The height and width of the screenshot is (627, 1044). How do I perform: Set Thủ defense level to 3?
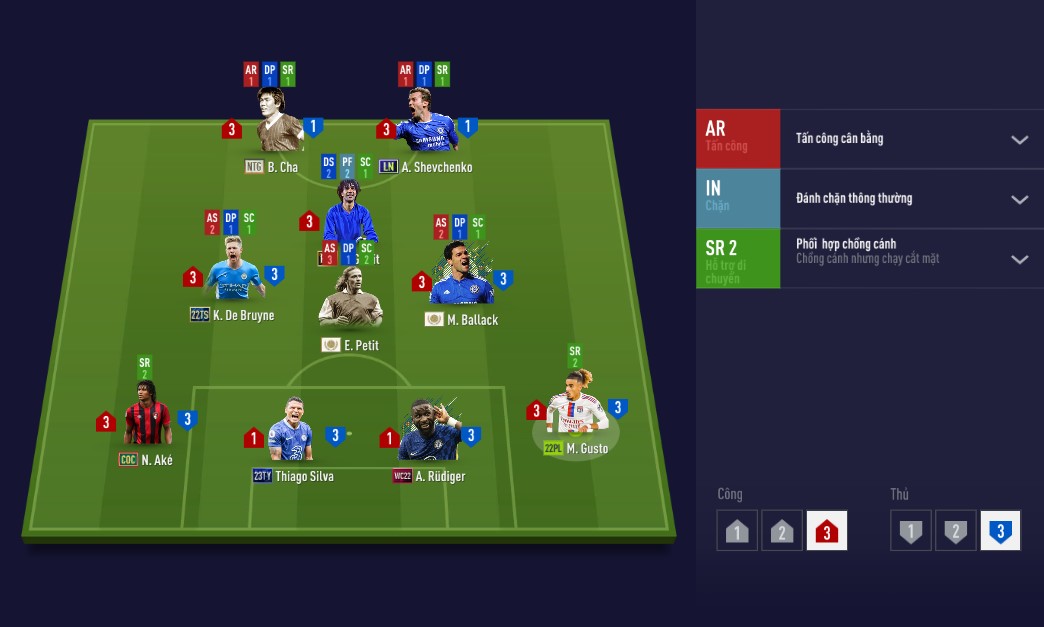[1000, 531]
